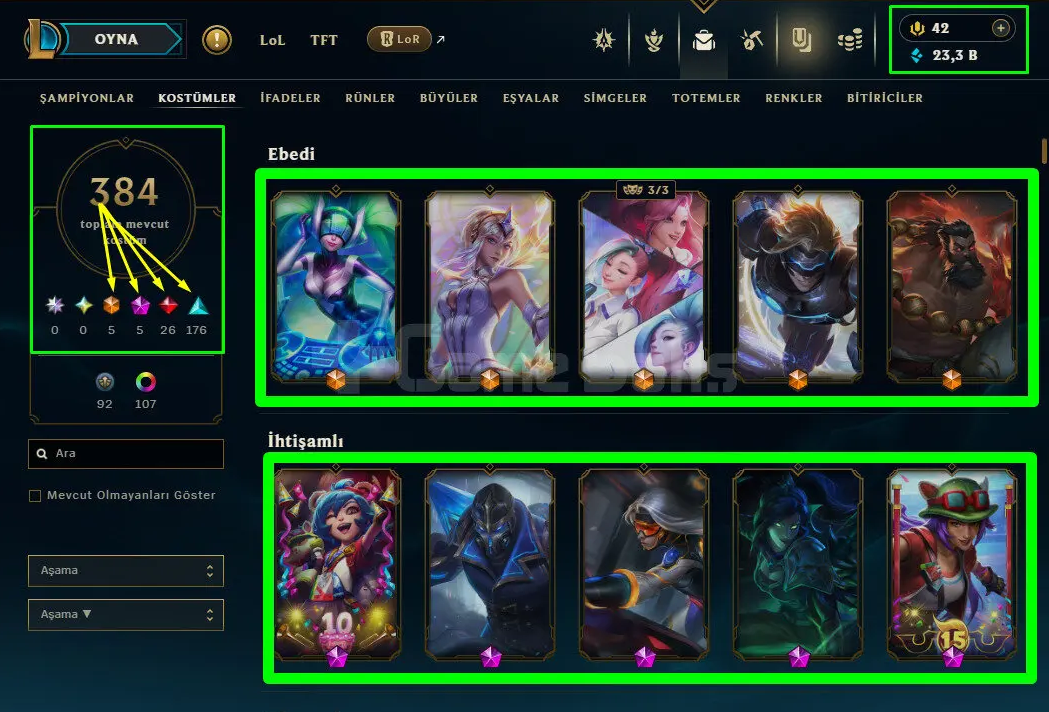Select the BİTİRİCİLER tab
Viewport: 1049px width, 712px height.
[x=885, y=98]
